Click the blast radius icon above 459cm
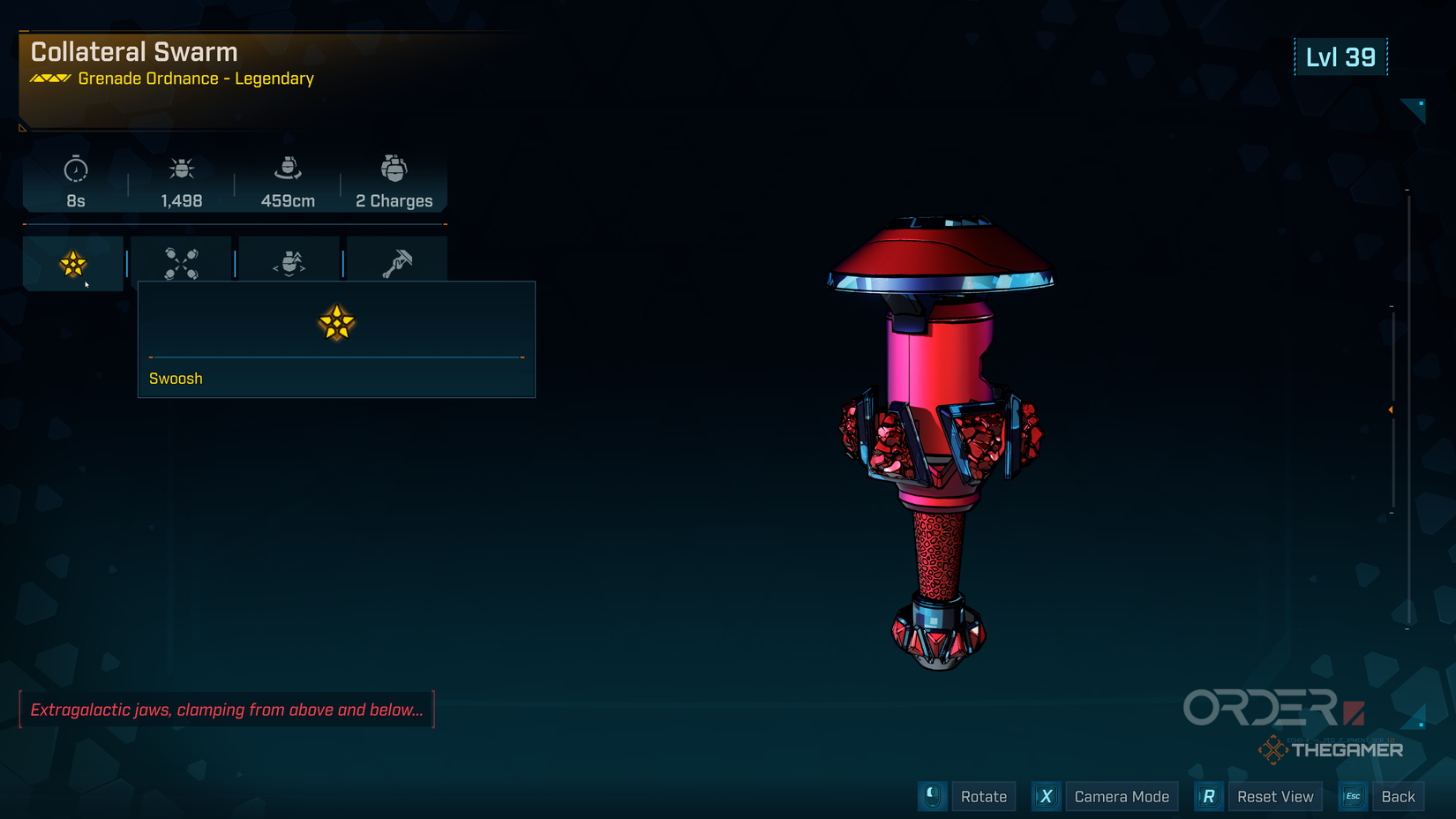The height and width of the screenshot is (819, 1456). click(287, 169)
